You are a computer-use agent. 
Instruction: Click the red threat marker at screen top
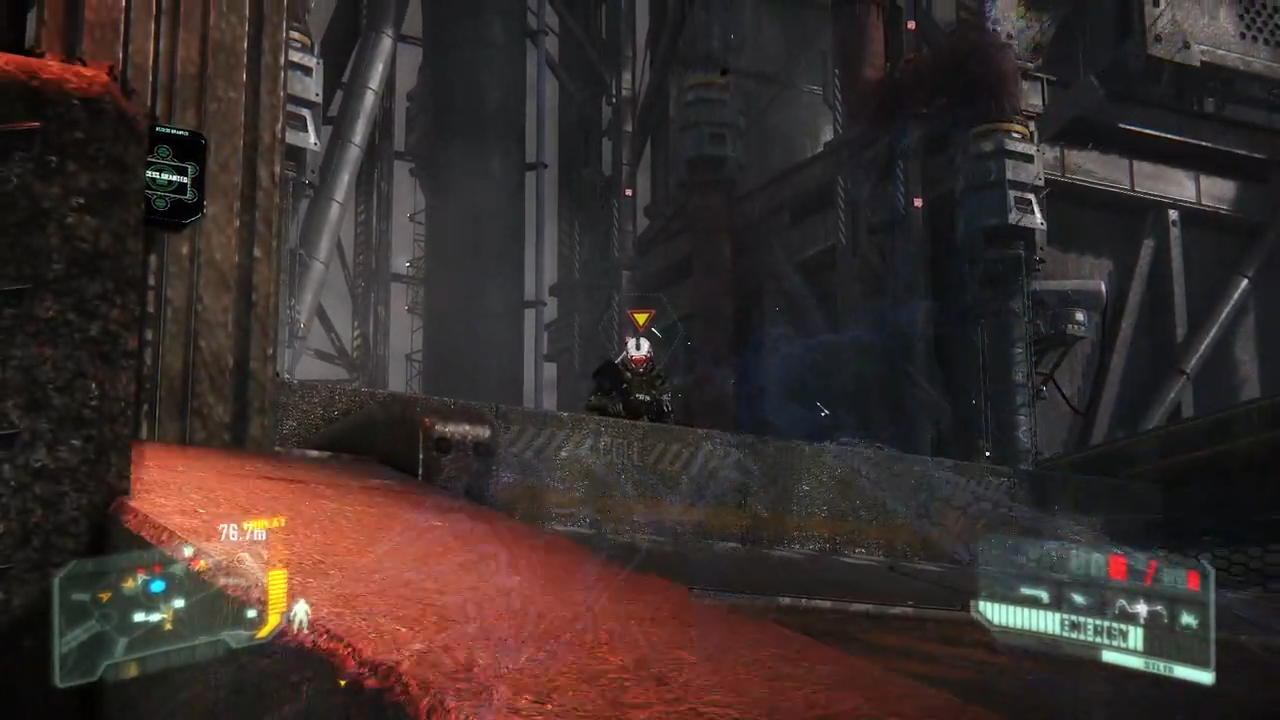[x=910, y=24]
